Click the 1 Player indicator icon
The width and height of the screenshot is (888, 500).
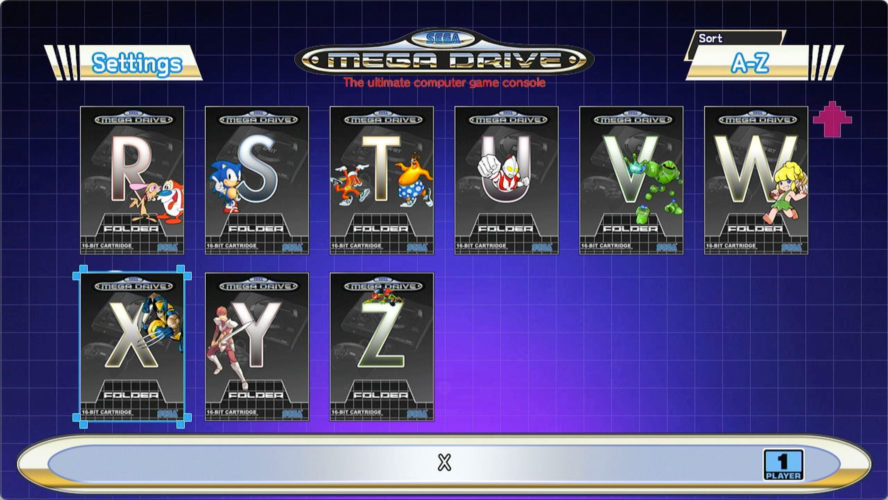tap(783, 464)
